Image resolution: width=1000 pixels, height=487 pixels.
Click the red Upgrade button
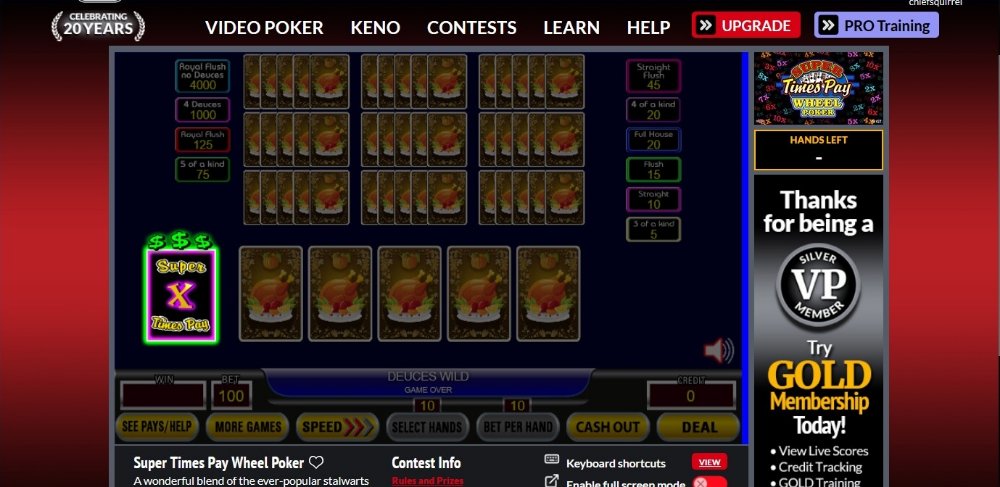[746, 25]
